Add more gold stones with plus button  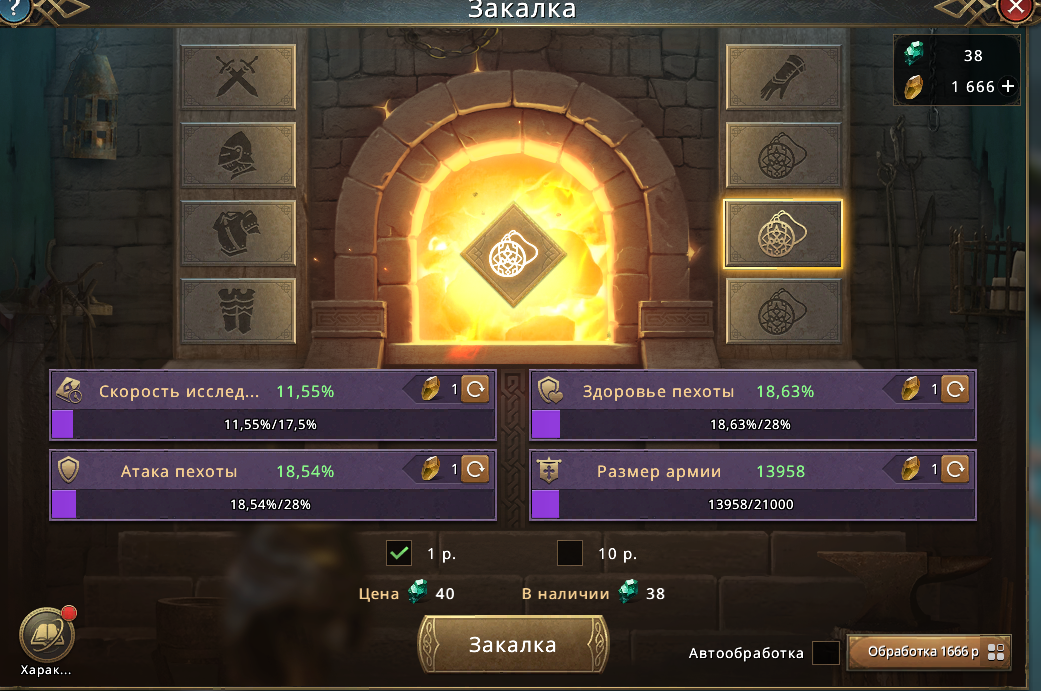coord(1008,87)
